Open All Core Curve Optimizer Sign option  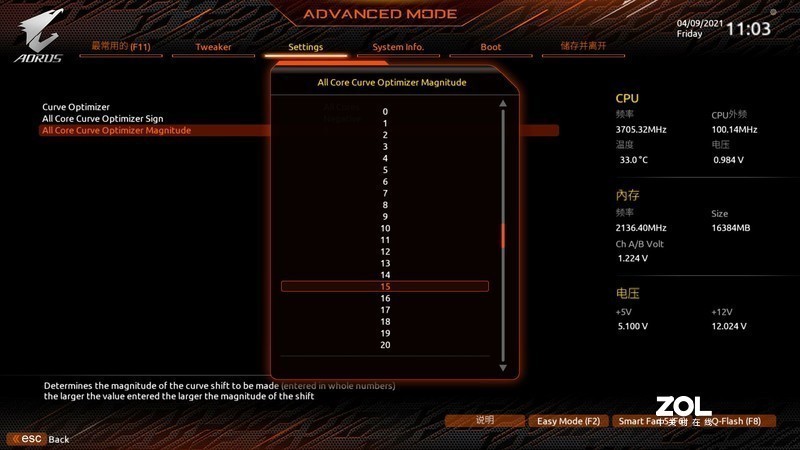pos(102,119)
